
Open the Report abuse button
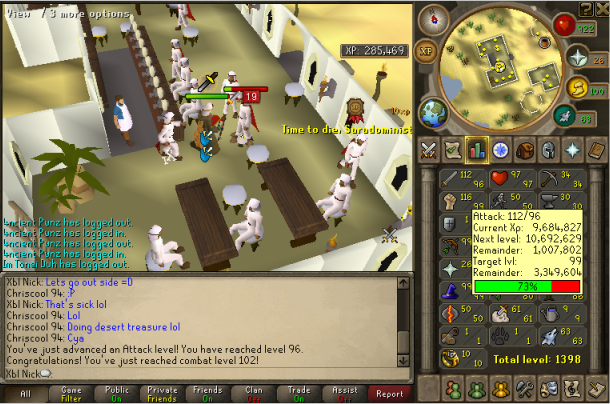tap(388, 394)
